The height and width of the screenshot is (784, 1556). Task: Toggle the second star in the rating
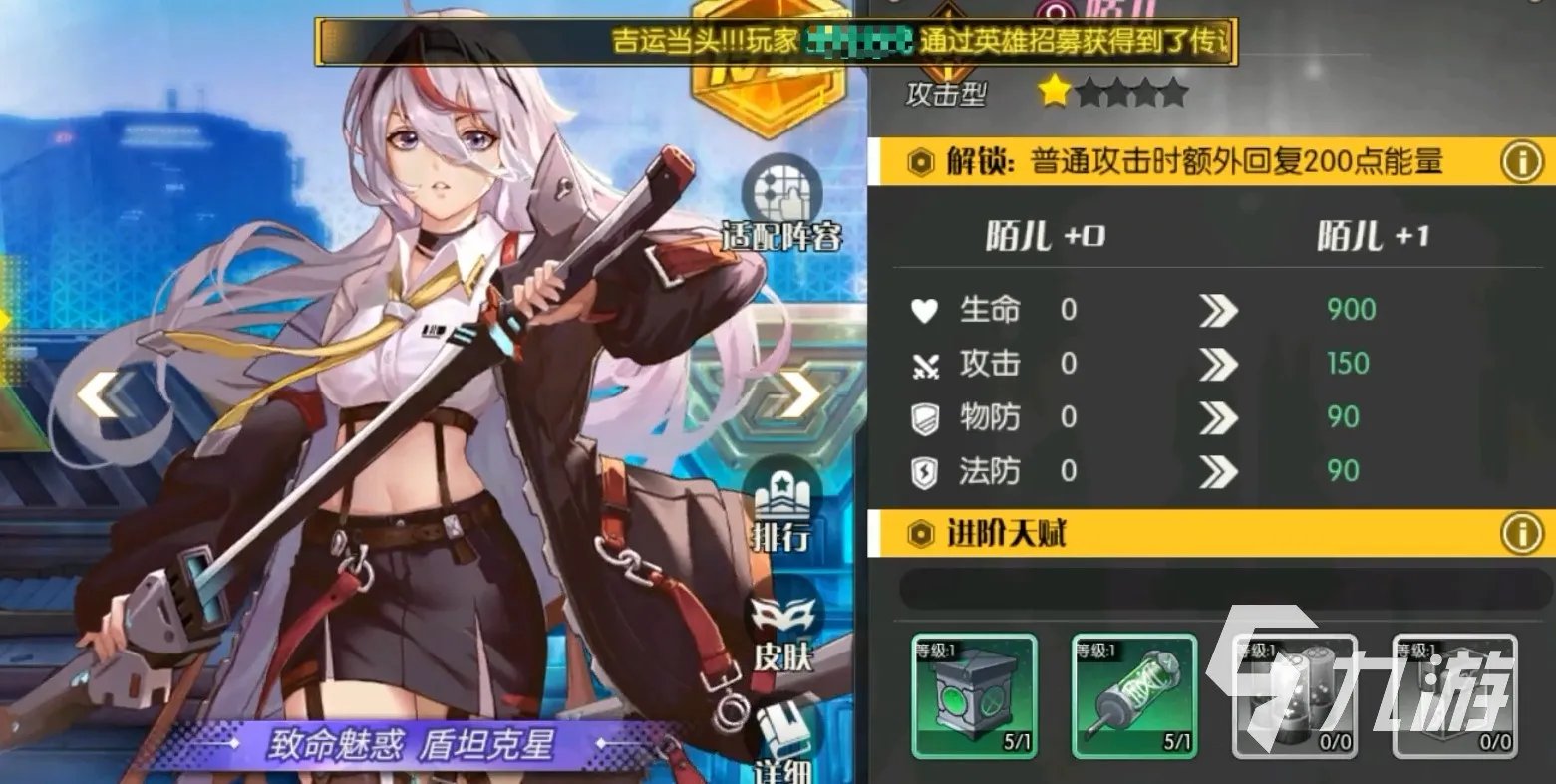point(1089,92)
